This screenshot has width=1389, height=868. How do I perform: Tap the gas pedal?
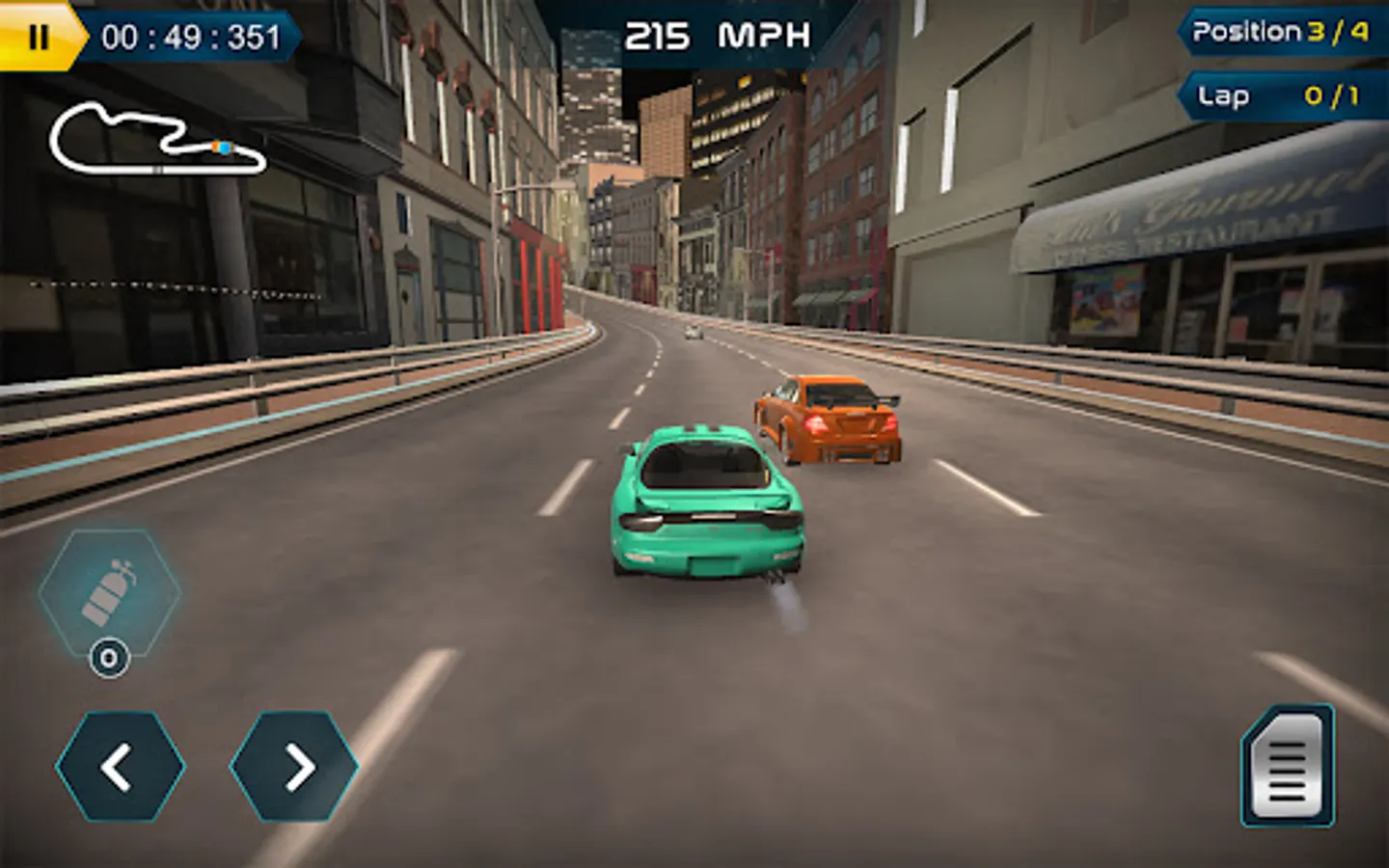tap(1288, 767)
